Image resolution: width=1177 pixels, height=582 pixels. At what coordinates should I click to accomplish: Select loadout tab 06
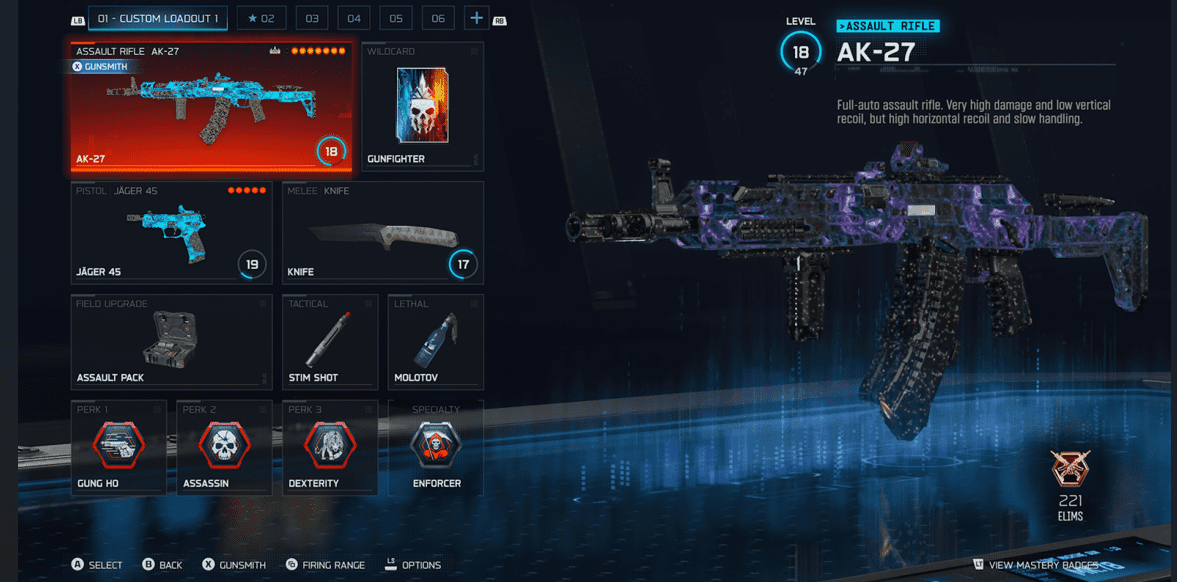(438, 18)
